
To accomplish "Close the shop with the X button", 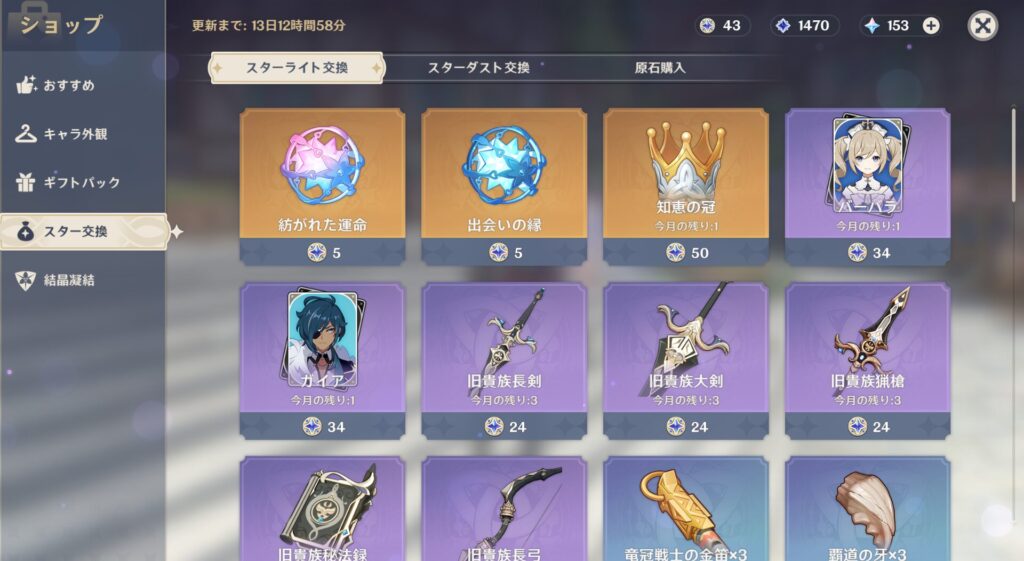I will tap(982, 25).
